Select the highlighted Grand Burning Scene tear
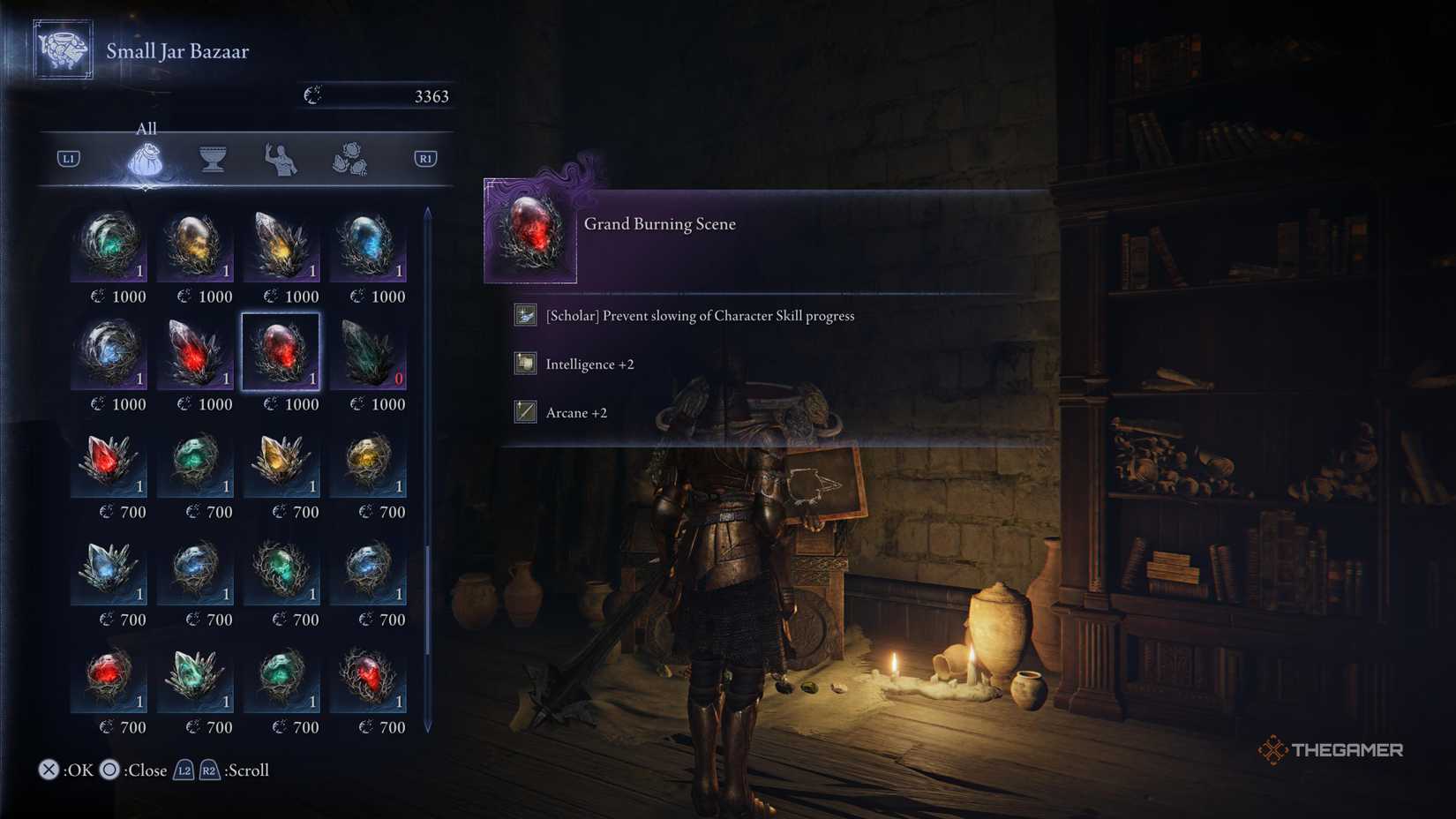The height and width of the screenshot is (819, 1456). pos(282,350)
